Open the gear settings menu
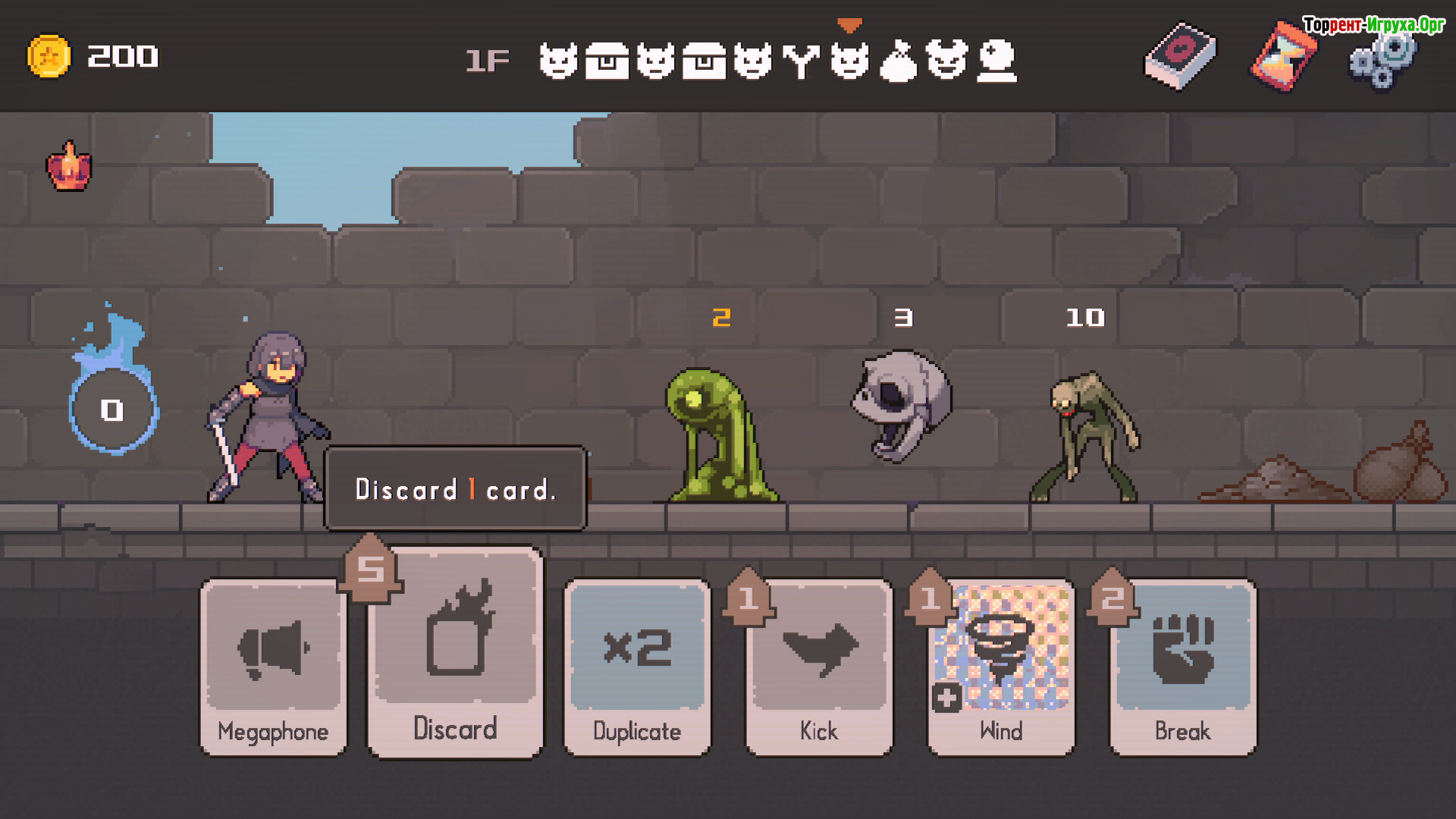This screenshot has width=1456, height=819. [1382, 61]
